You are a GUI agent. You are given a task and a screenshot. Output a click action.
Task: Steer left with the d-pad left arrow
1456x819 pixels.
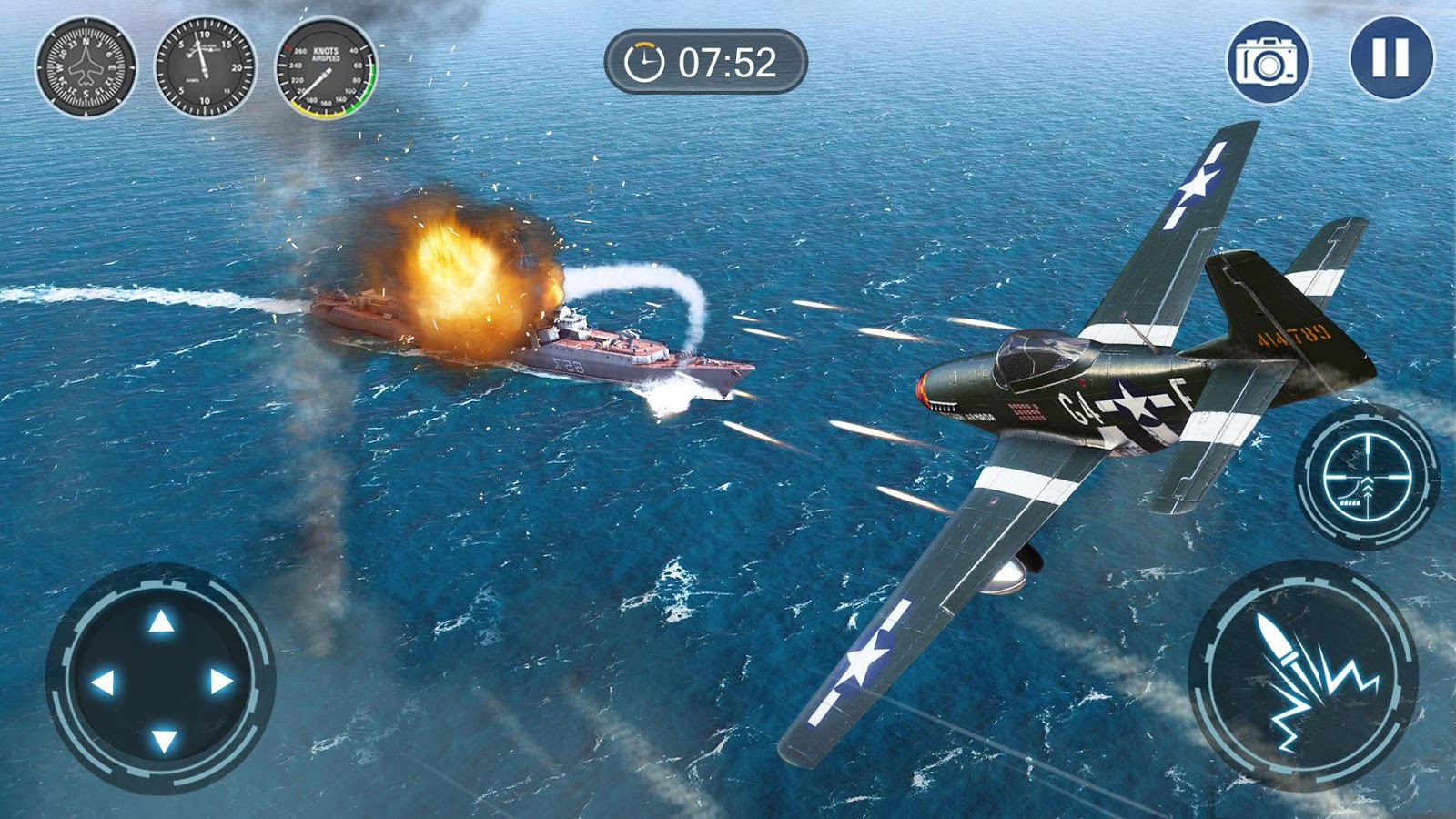[102, 682]
